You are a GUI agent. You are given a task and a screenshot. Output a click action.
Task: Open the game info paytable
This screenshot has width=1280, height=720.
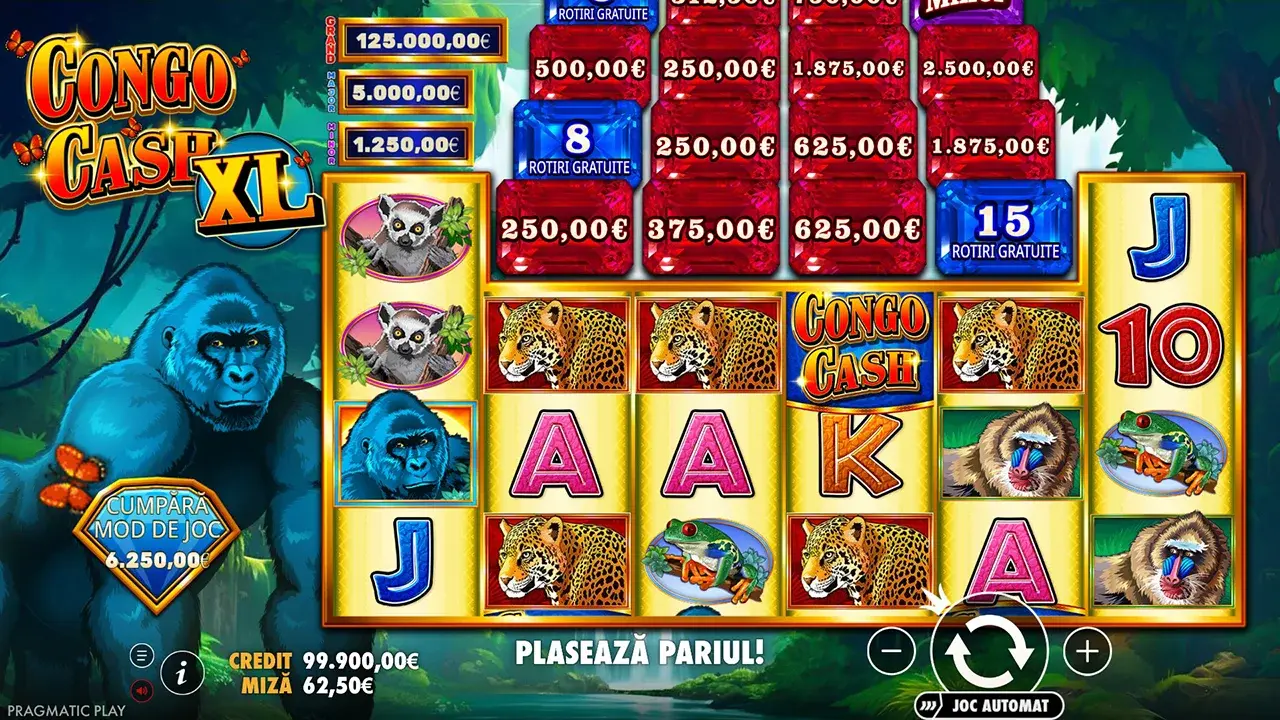(x=180, y=673)
